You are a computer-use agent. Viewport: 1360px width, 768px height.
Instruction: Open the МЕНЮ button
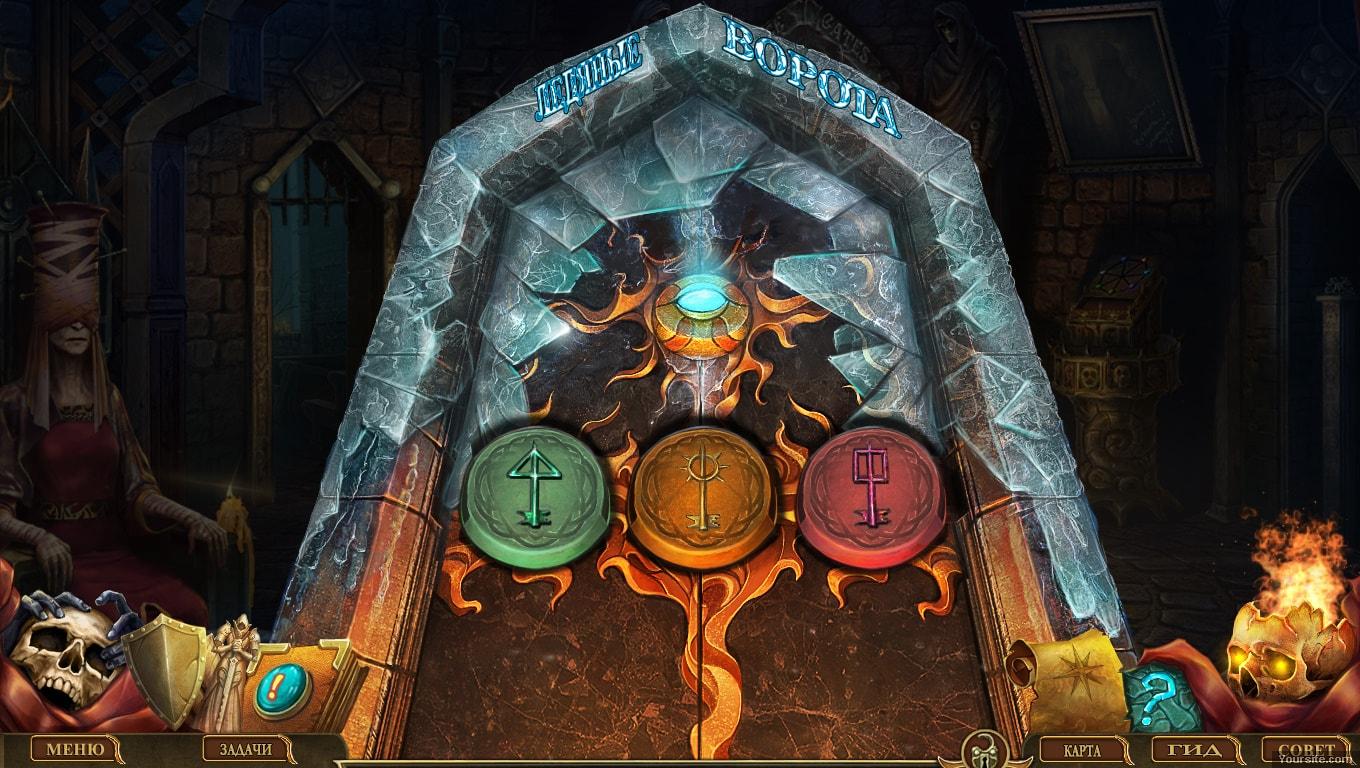[x=75, y=749]
